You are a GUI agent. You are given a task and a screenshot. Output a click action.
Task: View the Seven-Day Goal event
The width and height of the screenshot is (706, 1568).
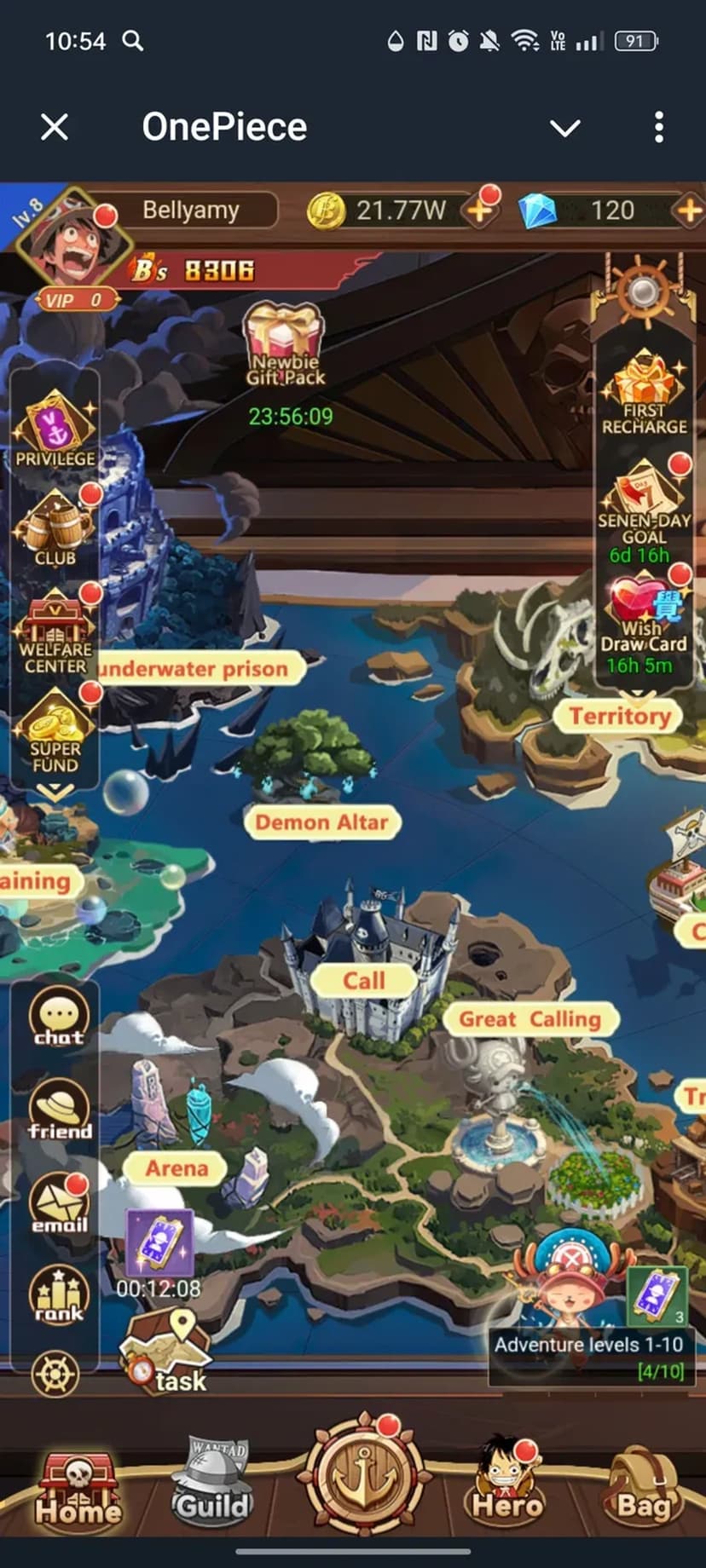(x=645, y=507)
